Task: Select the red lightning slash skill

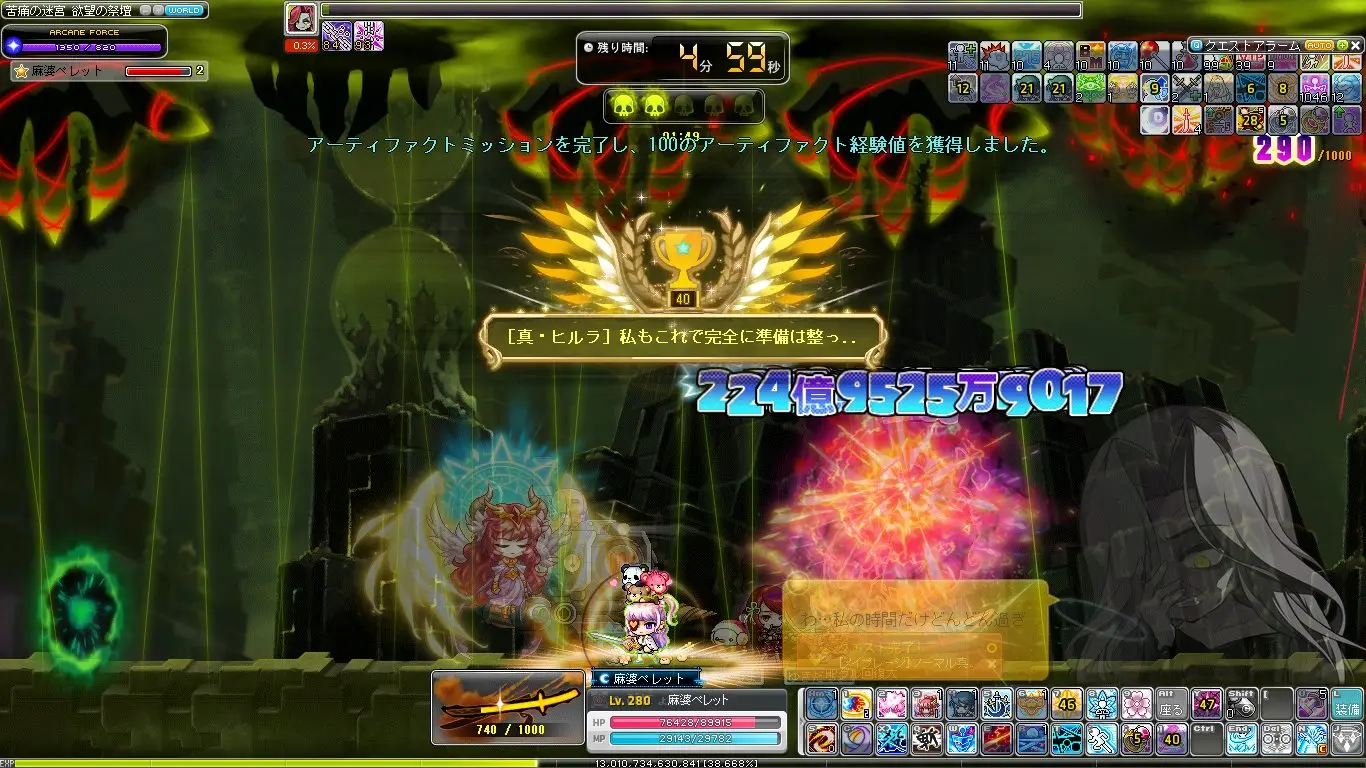Action: [996, 739]
